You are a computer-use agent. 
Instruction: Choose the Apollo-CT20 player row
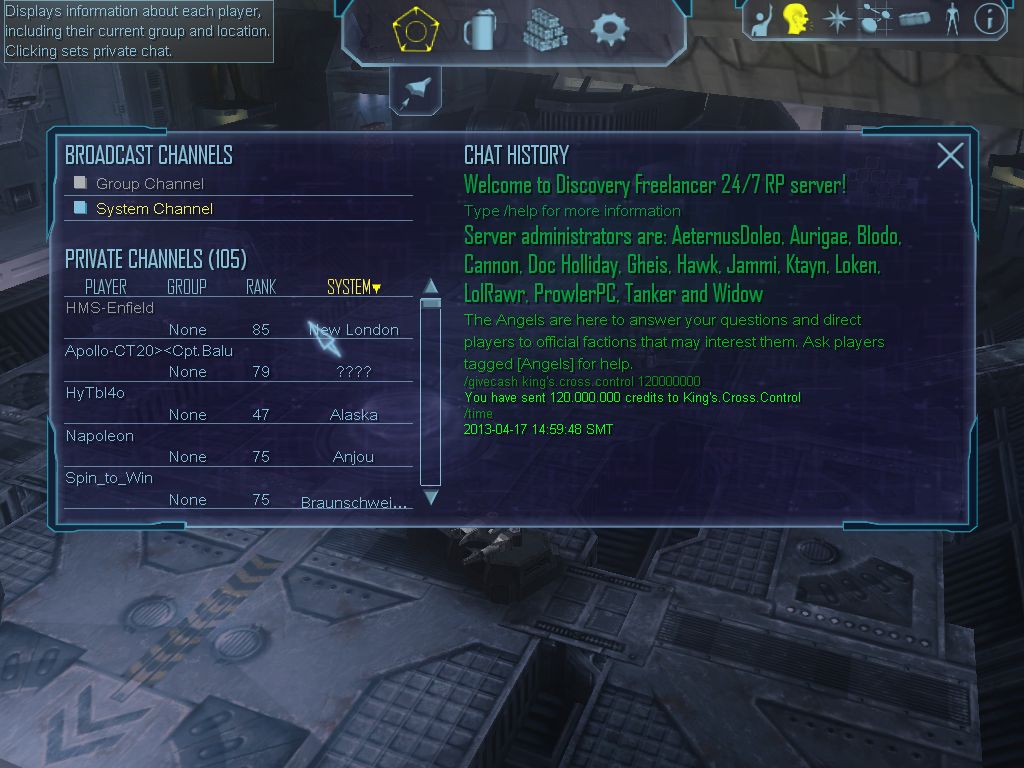click(149, 351)
